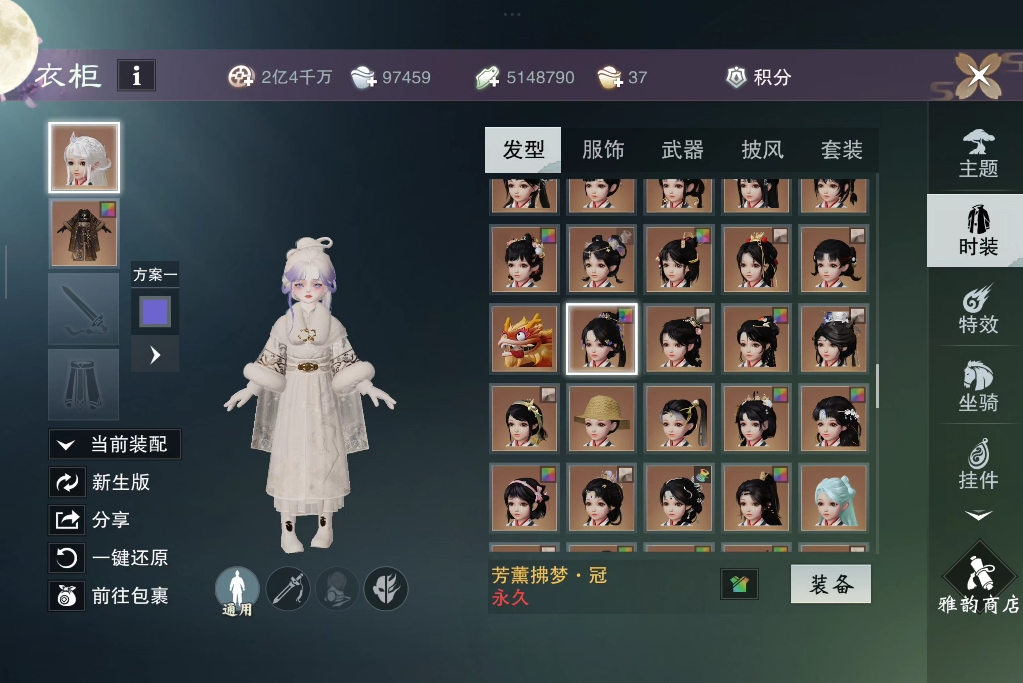The height and width of the screenshot is (683, 1023).
Task: Select the red dragon head hairstyle
Action: pyautogui.click(x=525, y=339)
